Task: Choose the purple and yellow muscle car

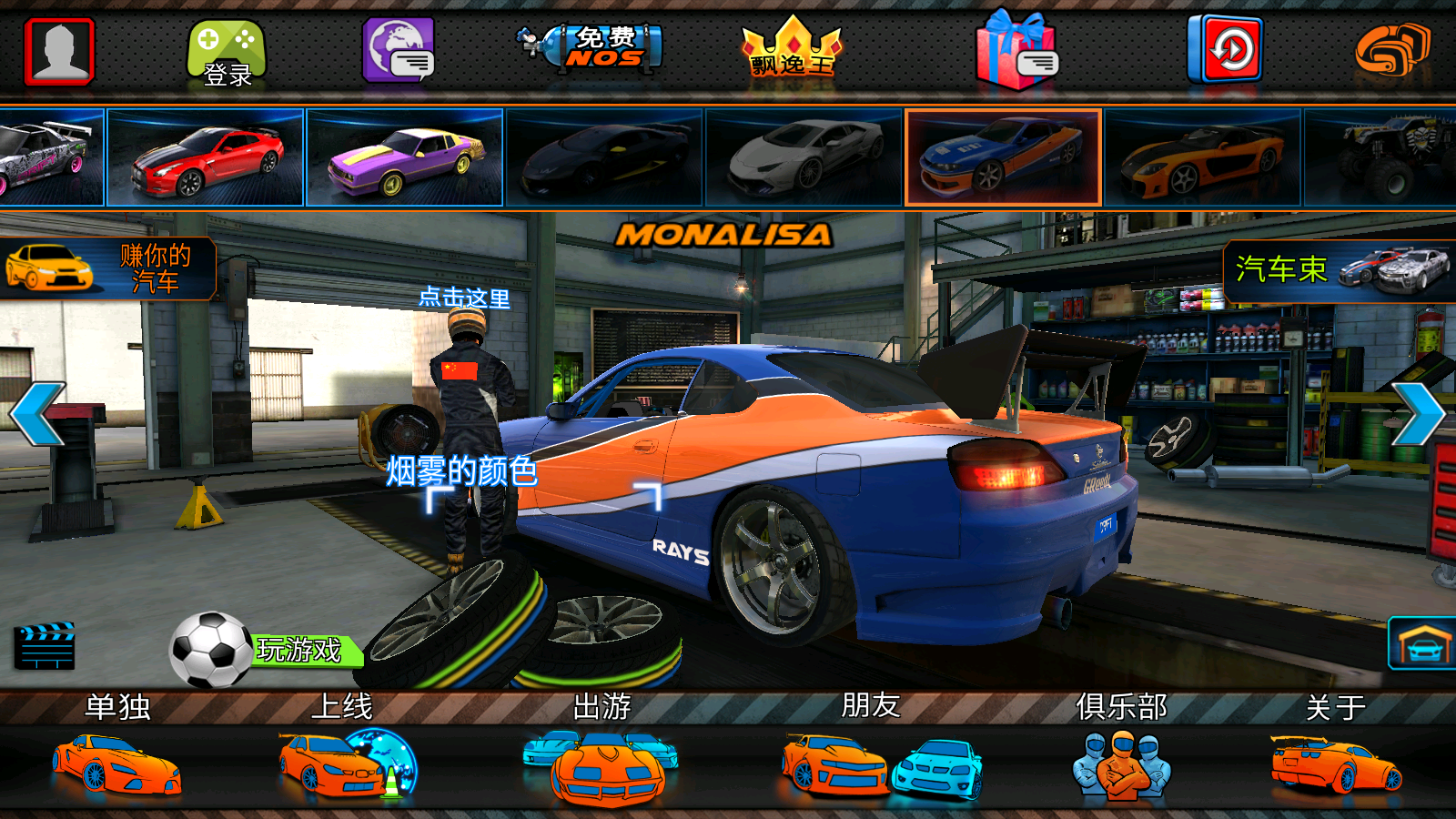Action: (405, 158)
